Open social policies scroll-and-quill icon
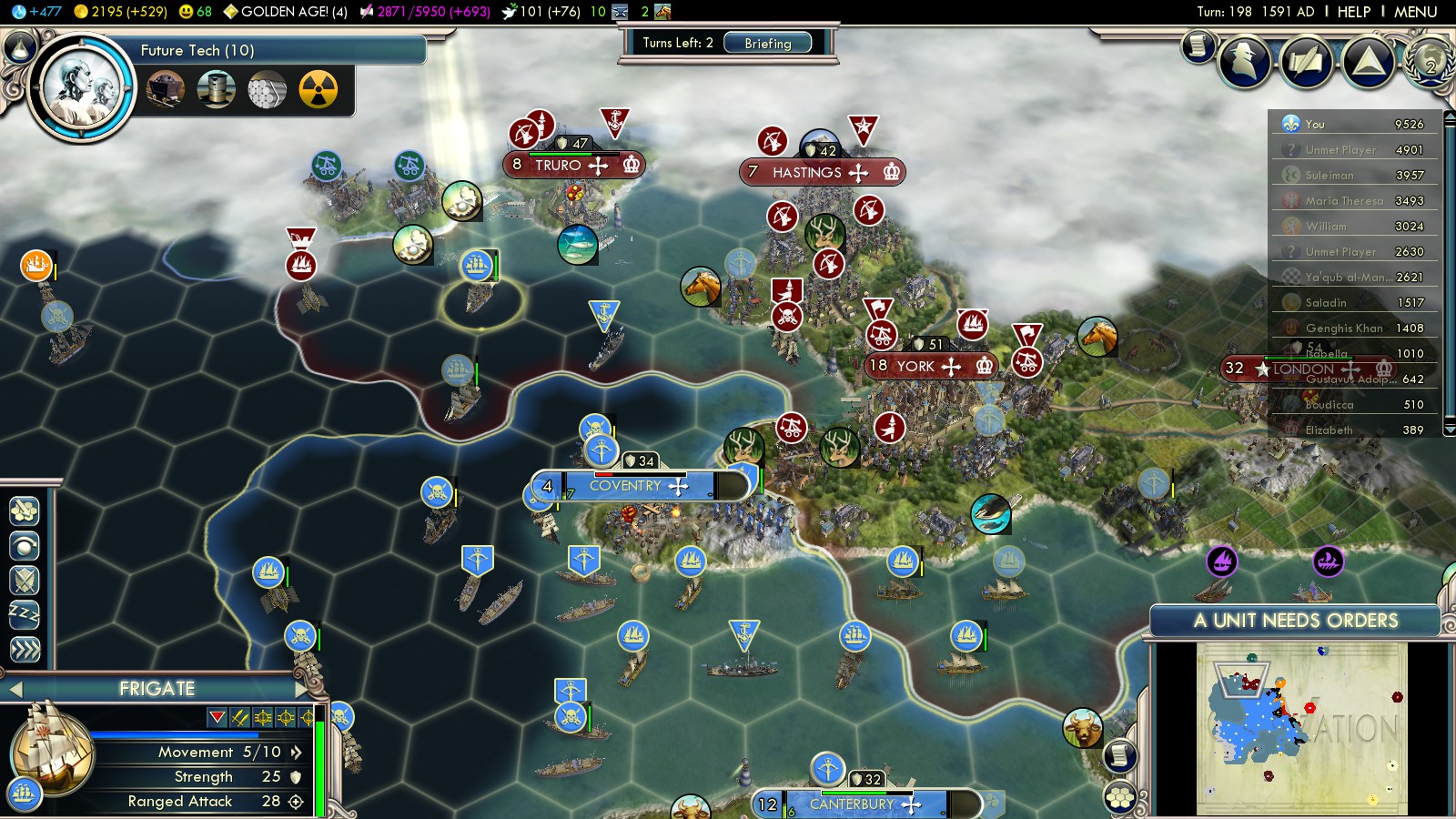 (x=1307, y=62)
